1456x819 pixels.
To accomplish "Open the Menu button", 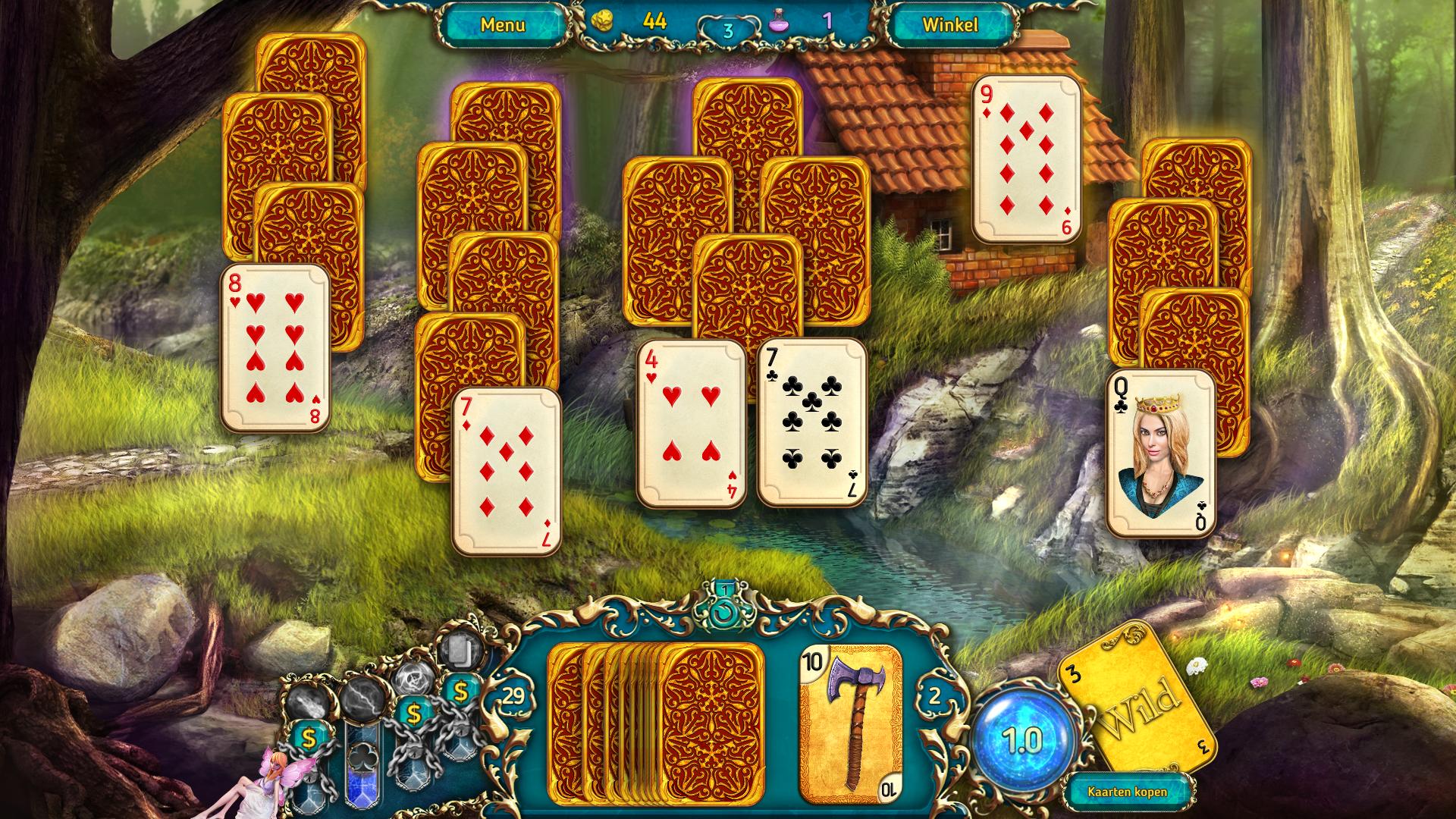I will [502, 25].
